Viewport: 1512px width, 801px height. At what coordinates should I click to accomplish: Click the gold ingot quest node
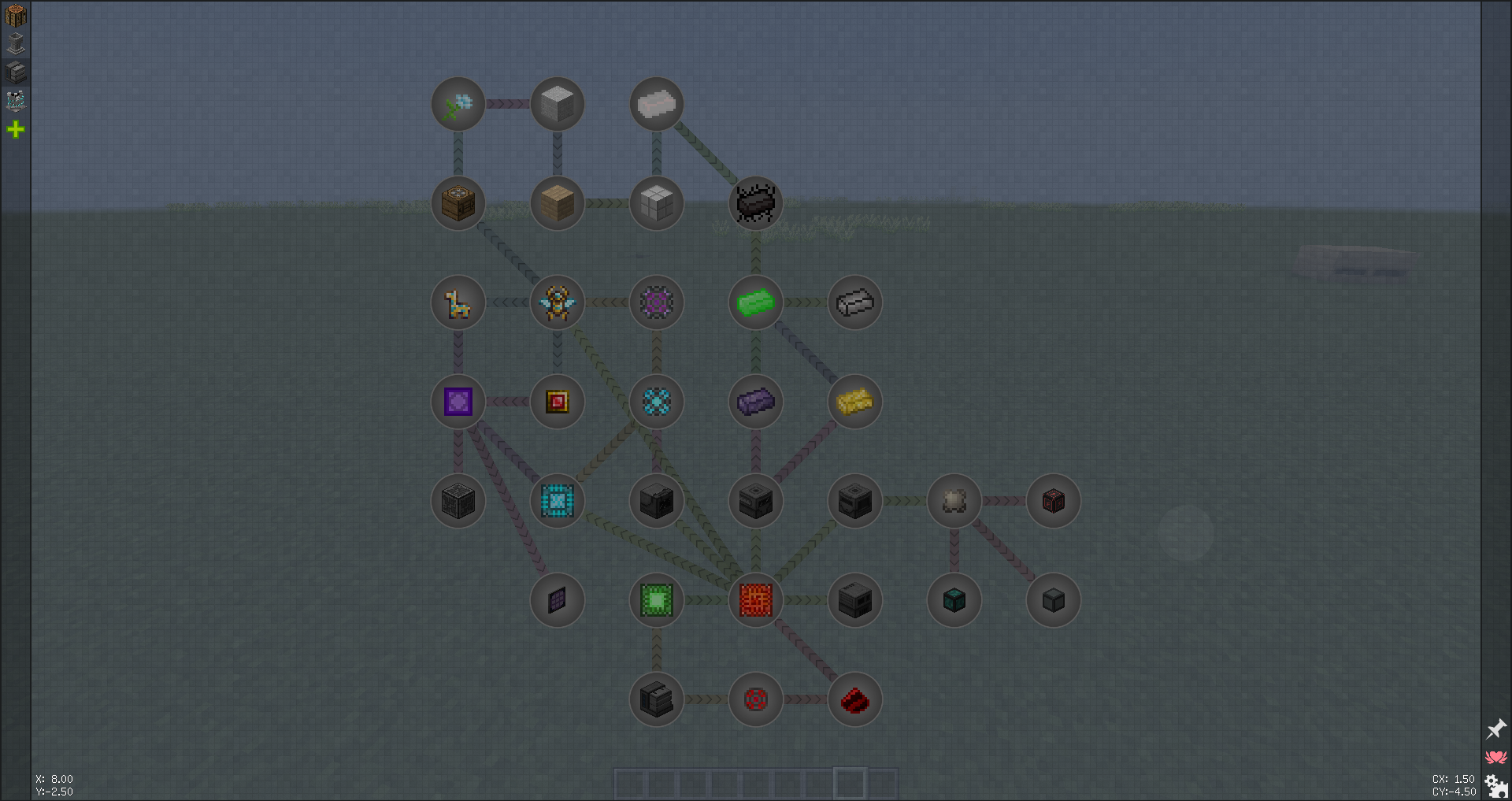point(854,402)
